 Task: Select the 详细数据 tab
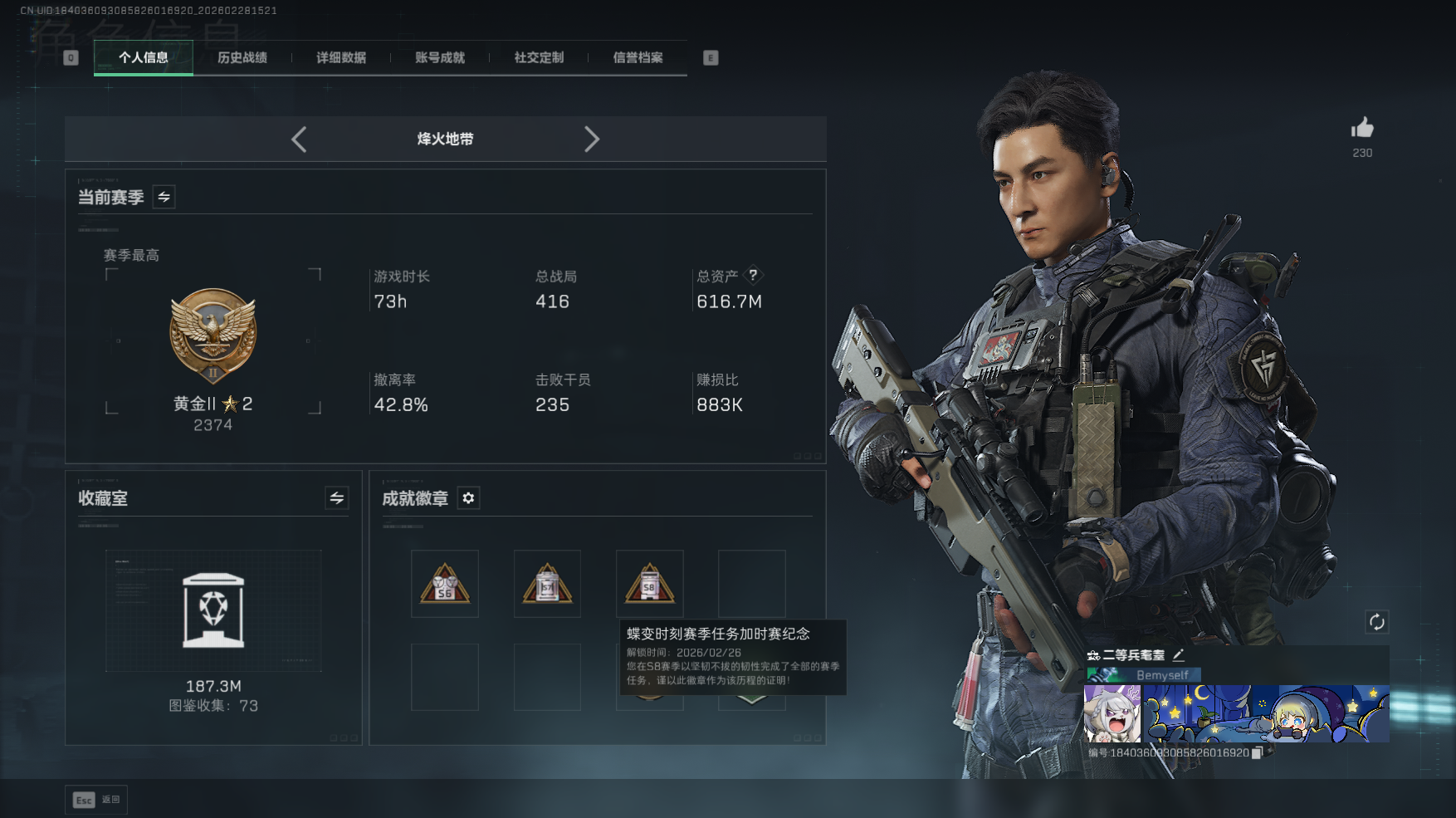pos(341,57)
